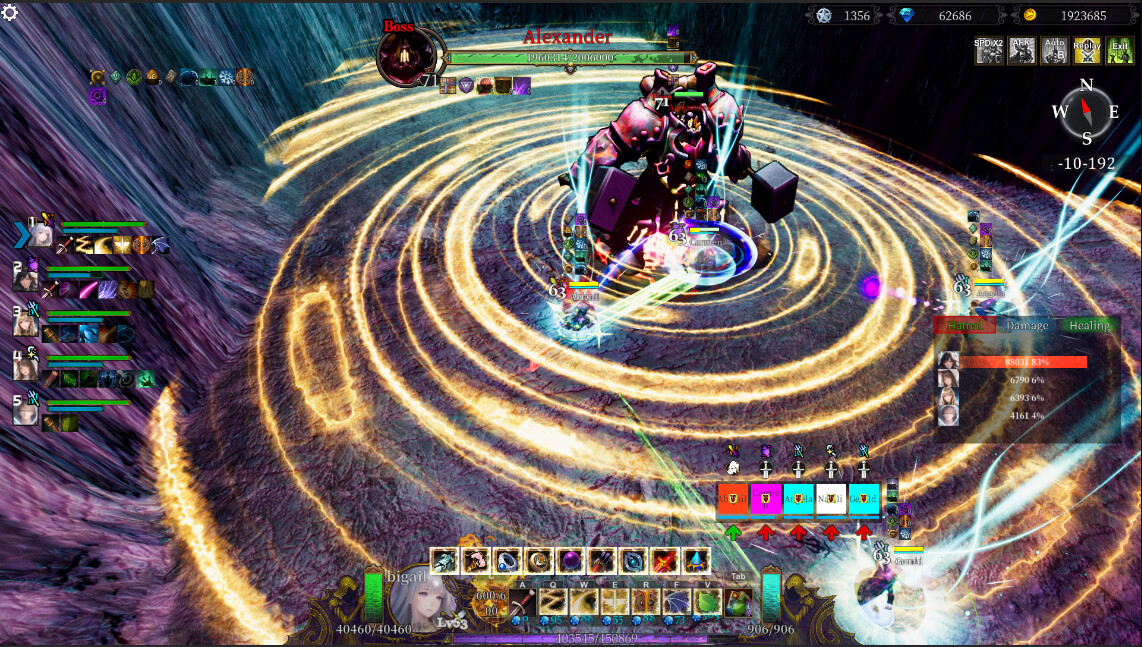
Task: Select the orange Abigail party tile
Action: 733,498
